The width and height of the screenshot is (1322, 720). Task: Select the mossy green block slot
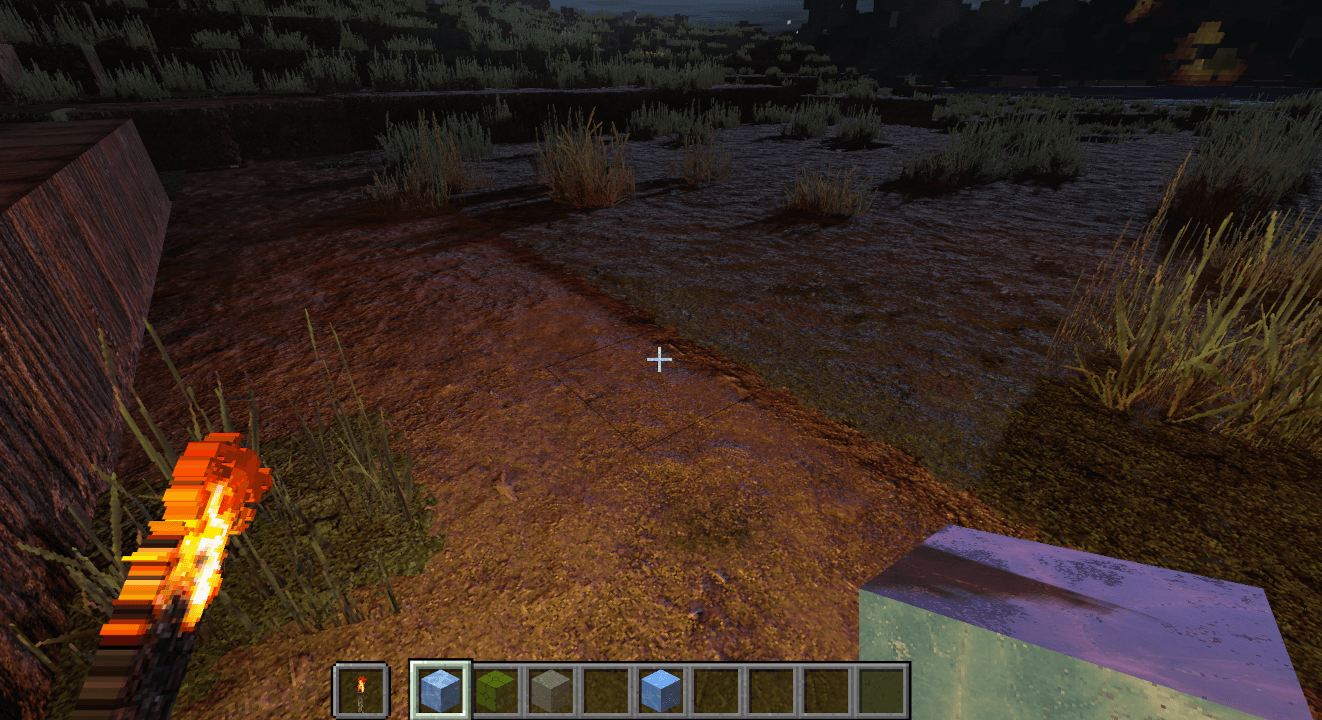coord(494,690)
